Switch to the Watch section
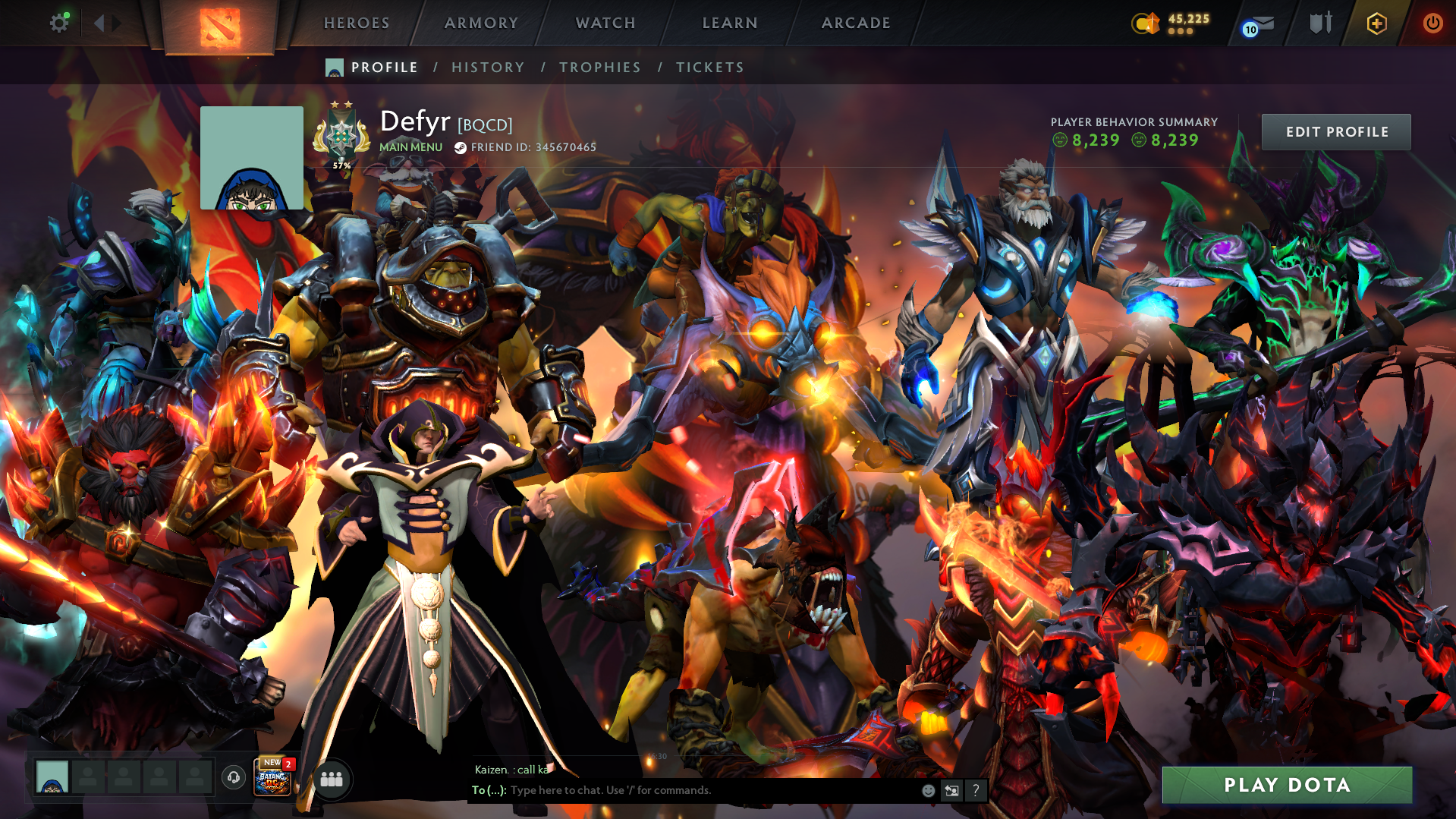The image size is (1456, 819). click(605, 24)
